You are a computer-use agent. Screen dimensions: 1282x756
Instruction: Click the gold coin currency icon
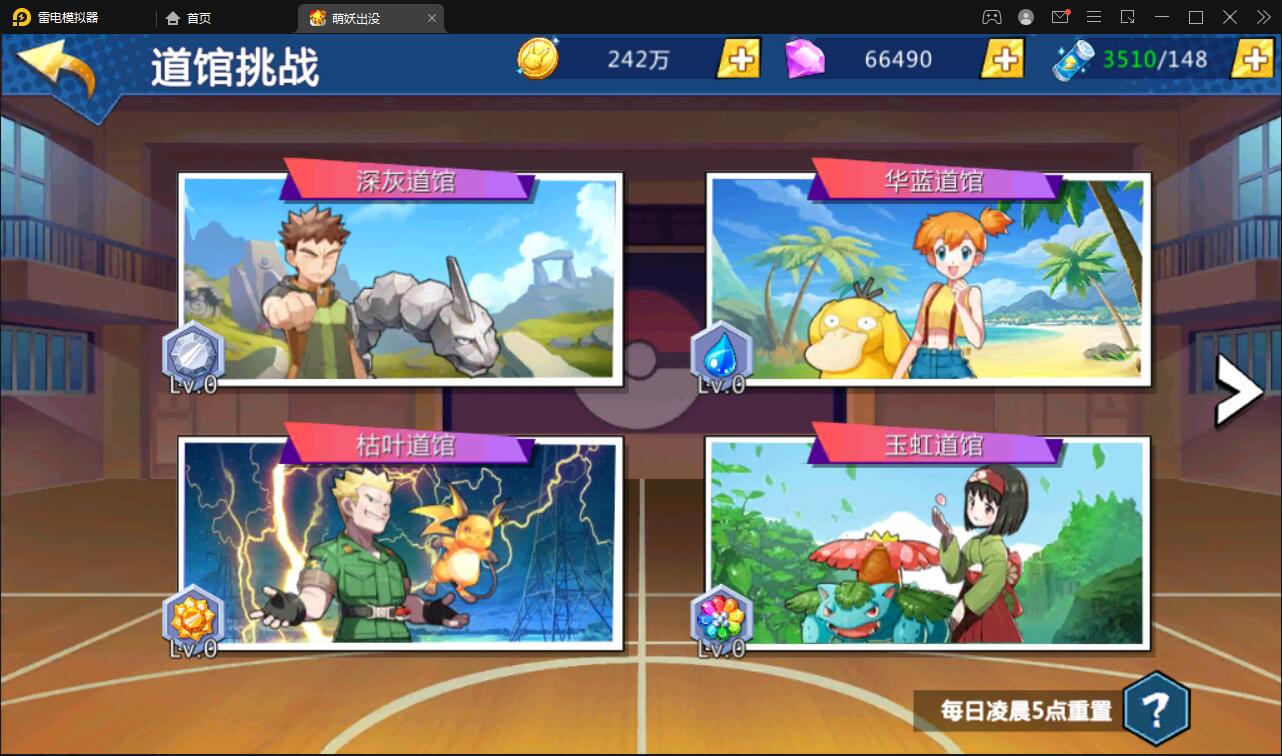pyautogui.click(x=537, y=58)
